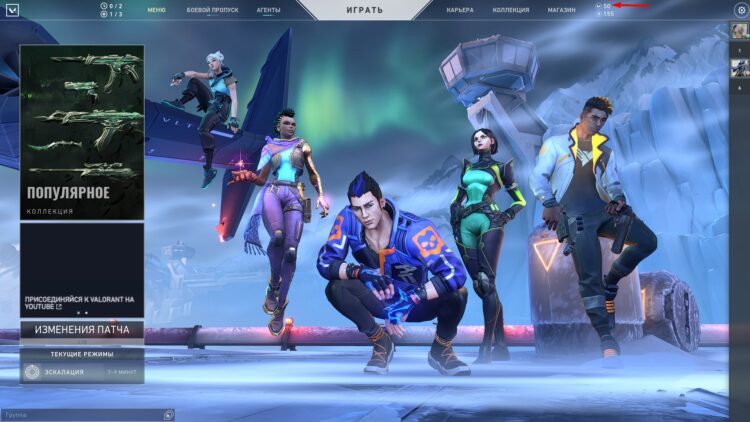This screenshot has height=422, width=750.
Task: Read the ИЗМЕНЕНИЯ ПАТЧА patch notes
Action: [x=82, y=330]
